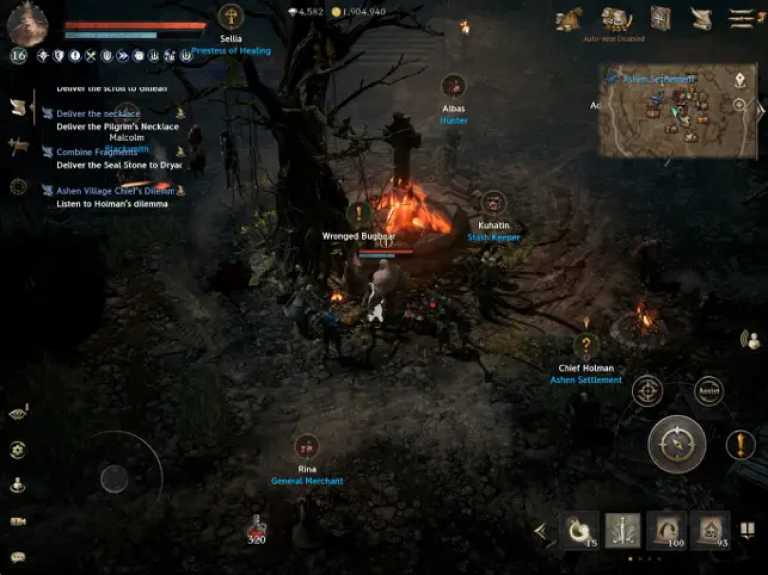Select the 'Deliver the necklace' quest entry
Image resolution: width=768 pixels, height=575 pixels.
[x=98, y=114]
